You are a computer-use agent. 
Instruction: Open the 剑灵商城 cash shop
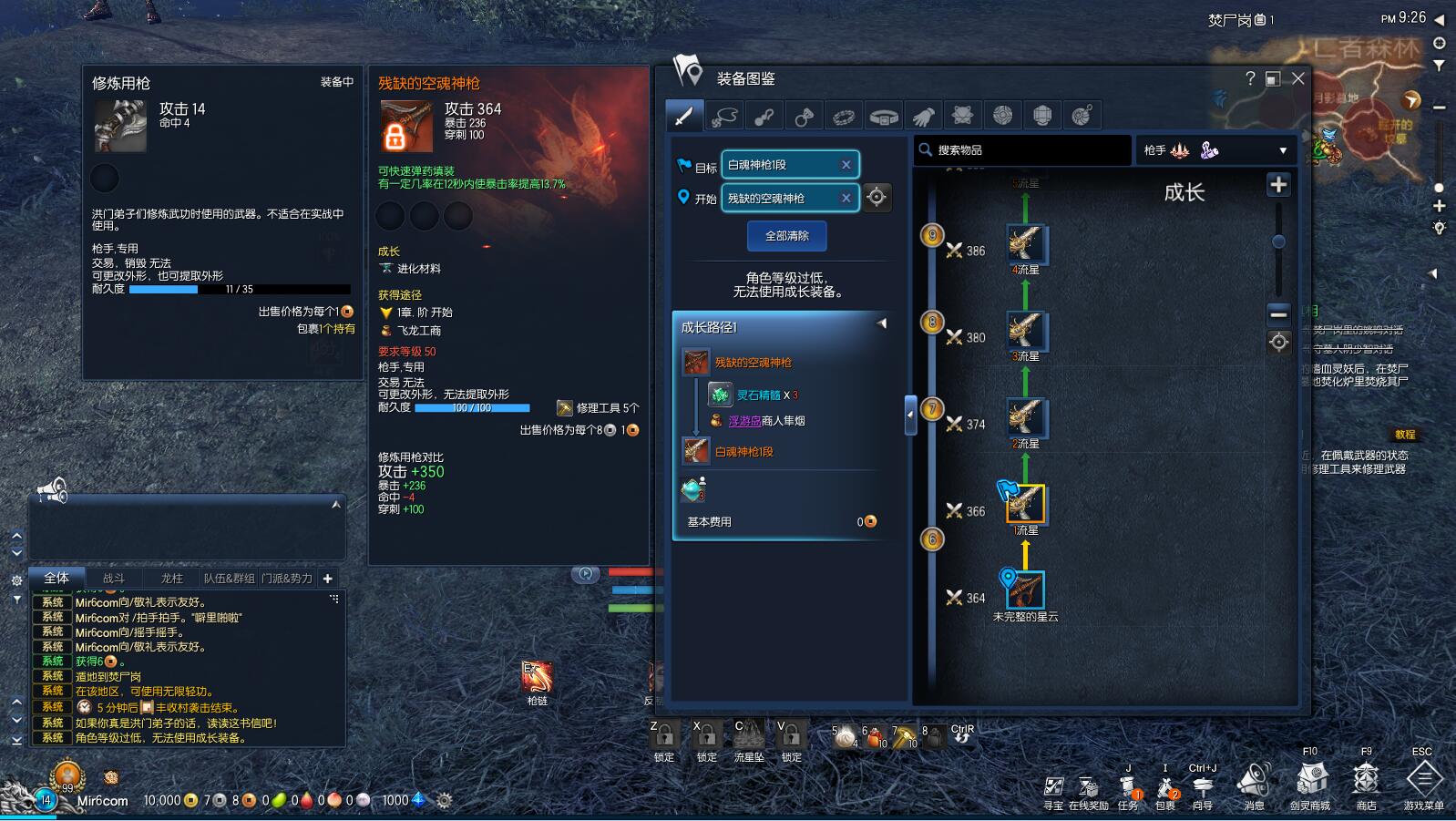[1310, 784]
